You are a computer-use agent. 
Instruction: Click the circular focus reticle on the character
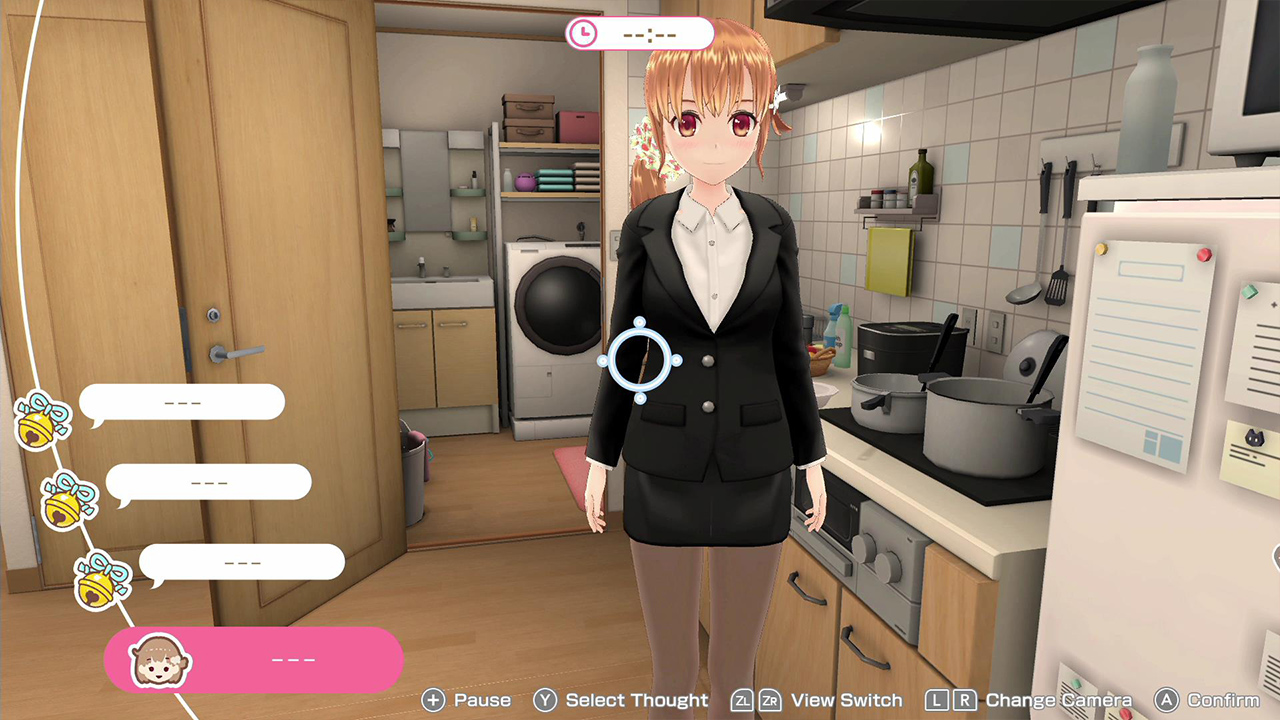pos(641,361)
